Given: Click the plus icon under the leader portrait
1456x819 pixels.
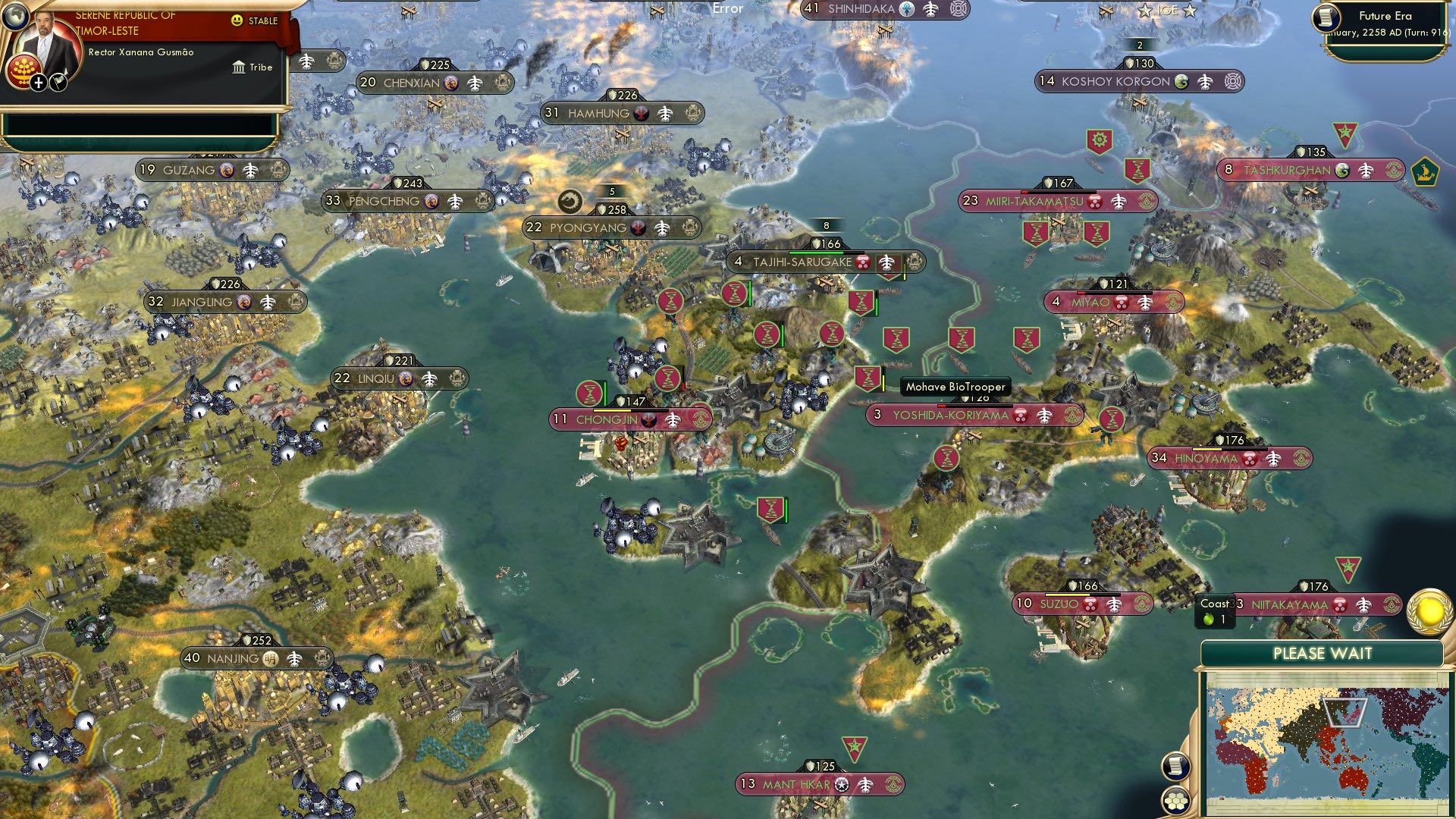Looking at the screenshot, I should coord(38,83).
